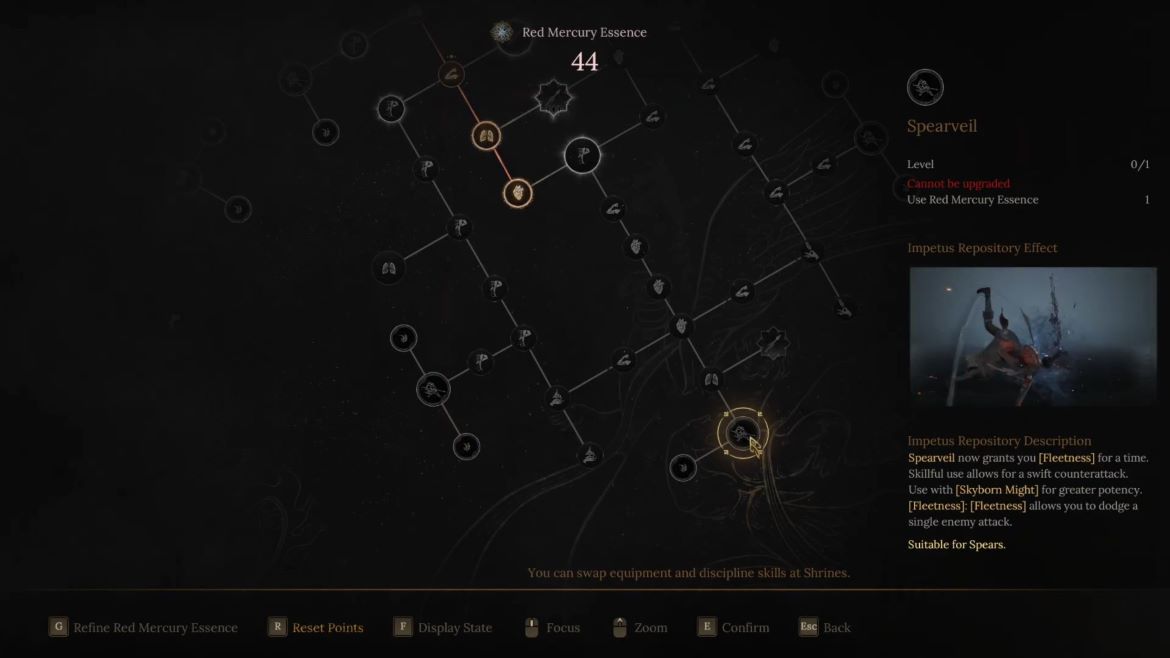The image size is (1170, 658).
Task: Choose Reset Points
Action: tap(316, 628)
